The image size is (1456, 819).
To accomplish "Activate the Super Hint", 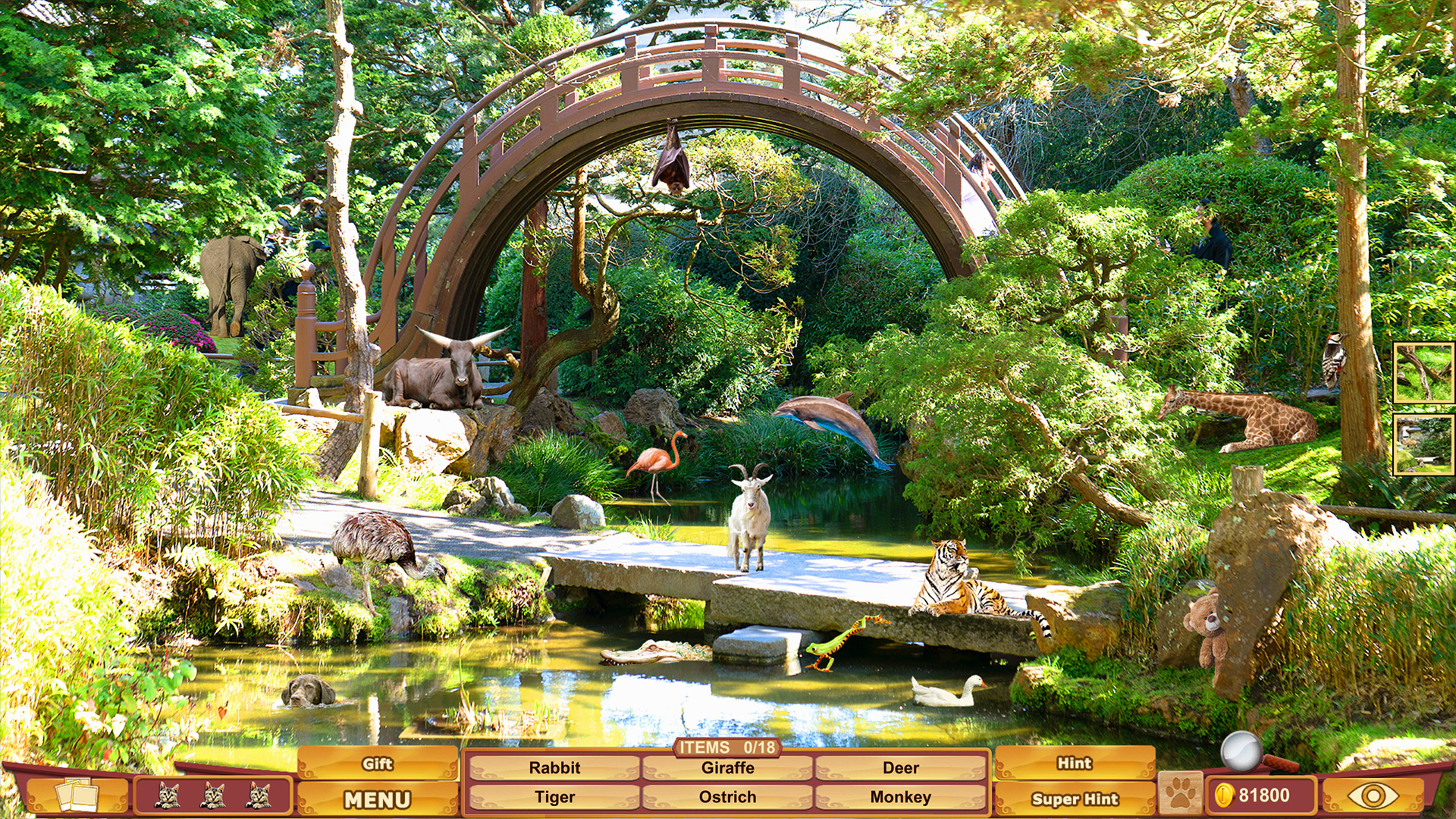I will click(x=1075, y=799).
